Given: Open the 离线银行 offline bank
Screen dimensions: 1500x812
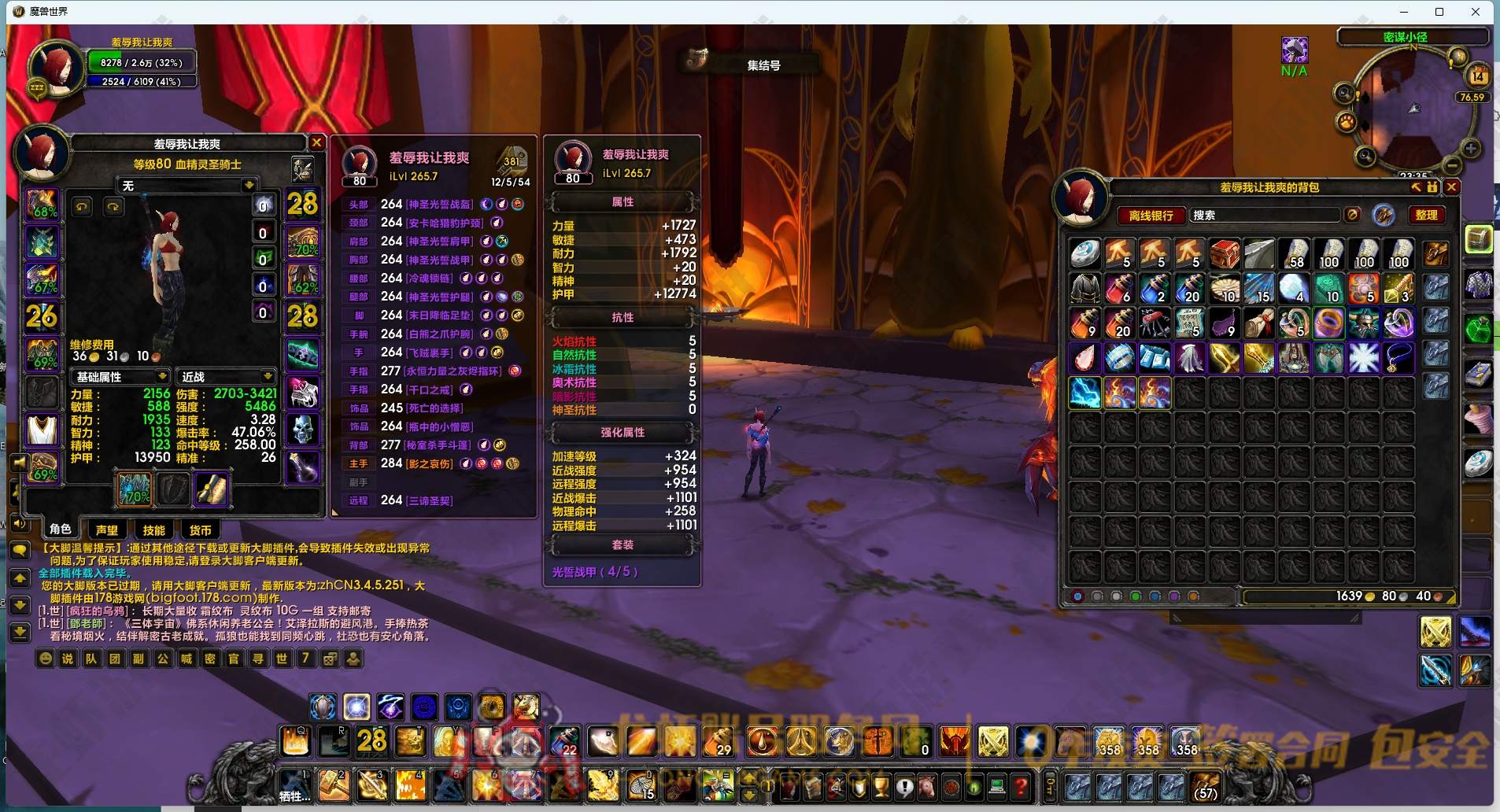Looking at the screenshot, I should click(1151, 215).
